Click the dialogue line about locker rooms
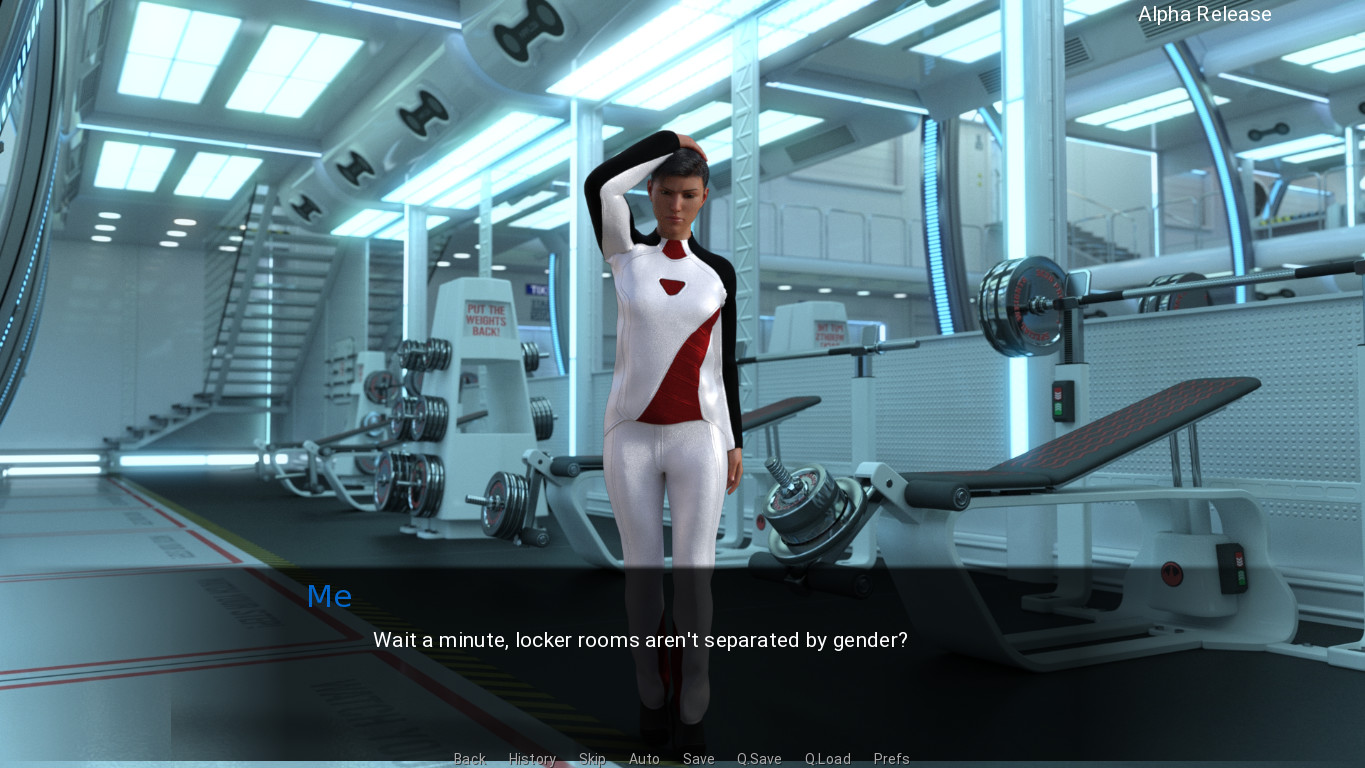This screenshot has width=1365, height=768. pyautogui.click(x=640, y=641)
